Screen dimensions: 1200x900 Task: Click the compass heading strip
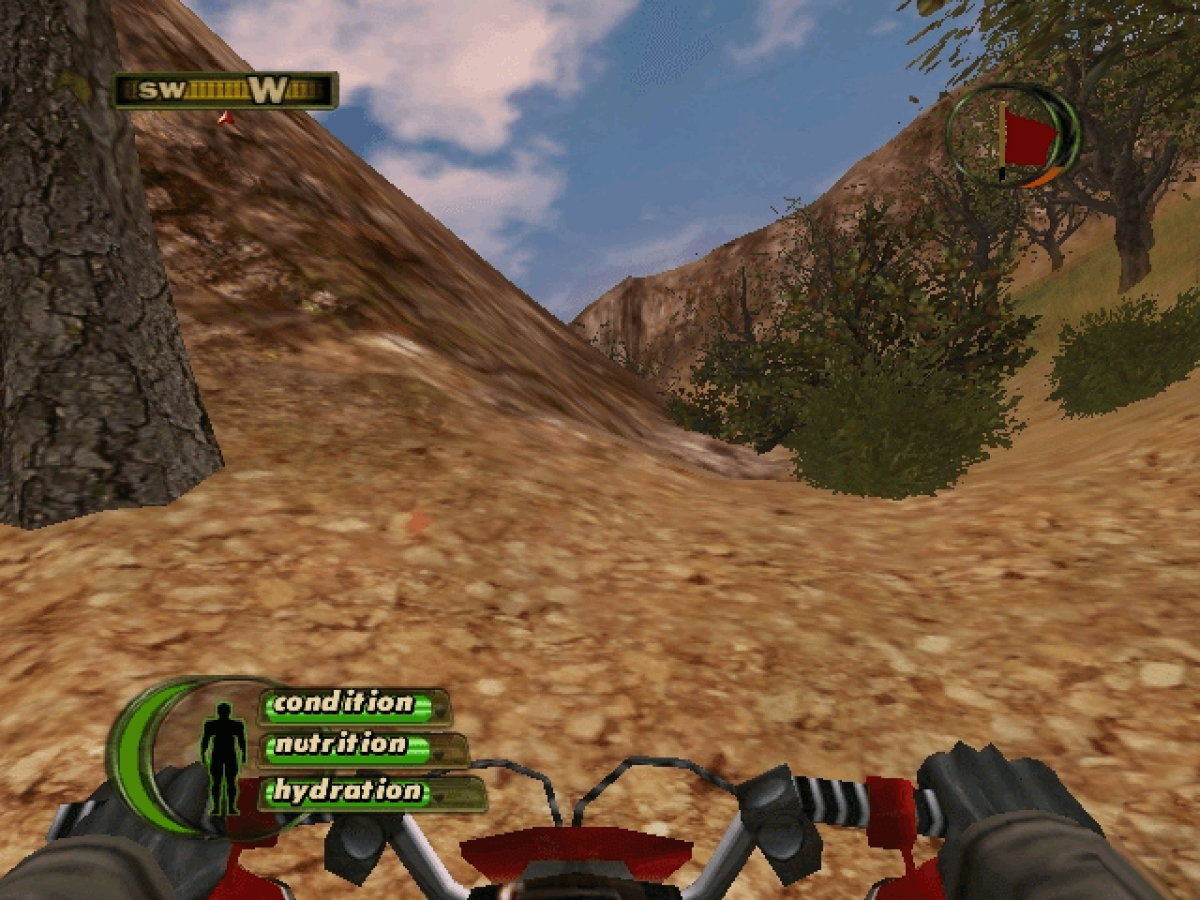tap(226, 91)
